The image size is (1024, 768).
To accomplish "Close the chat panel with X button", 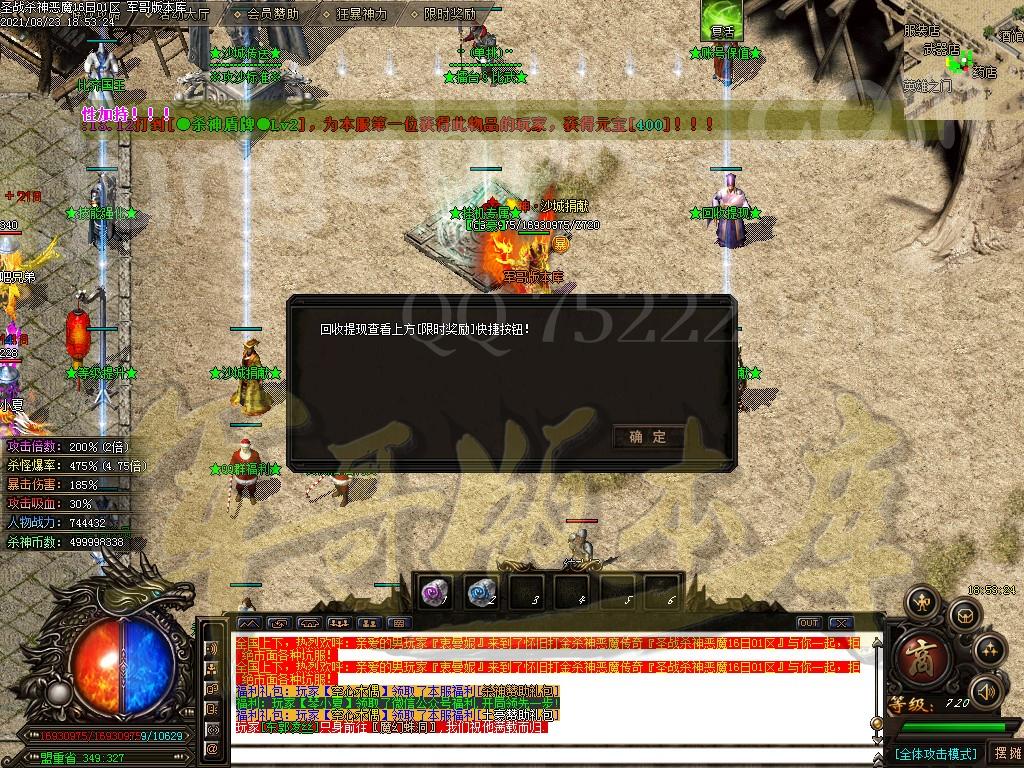I will coord(840,623).
